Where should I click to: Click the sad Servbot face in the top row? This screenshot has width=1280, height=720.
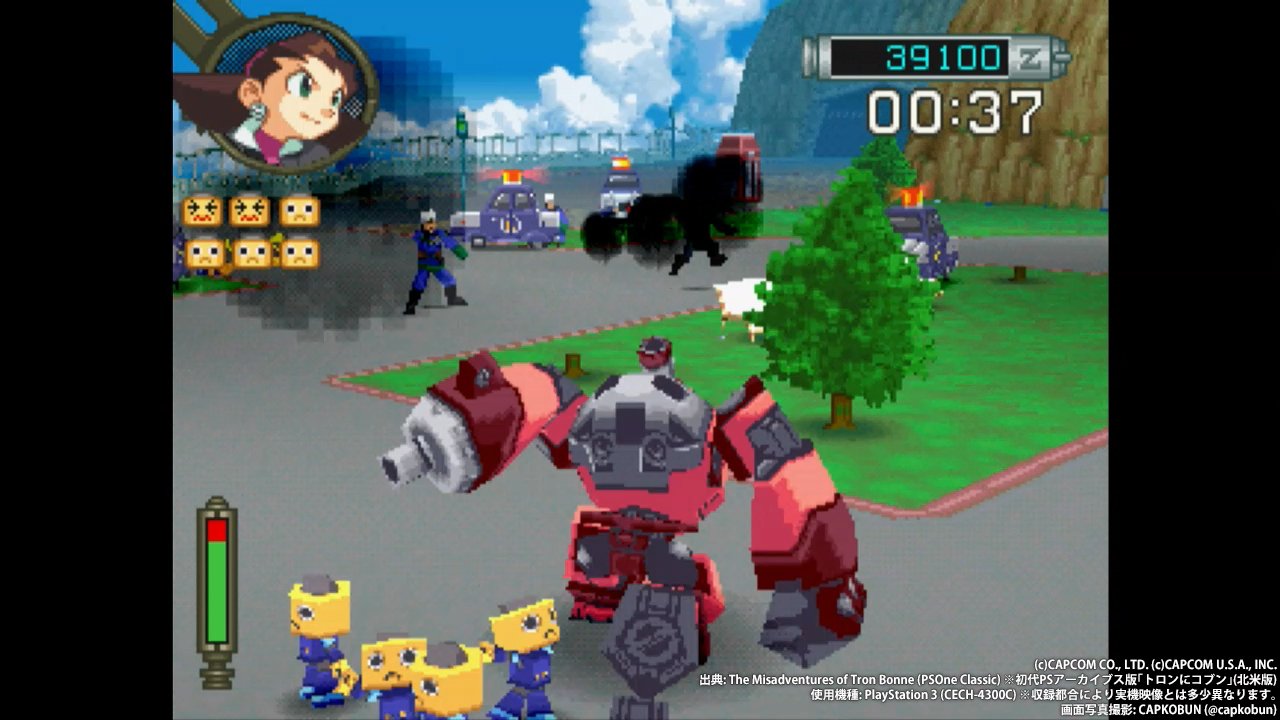[299, 211]
